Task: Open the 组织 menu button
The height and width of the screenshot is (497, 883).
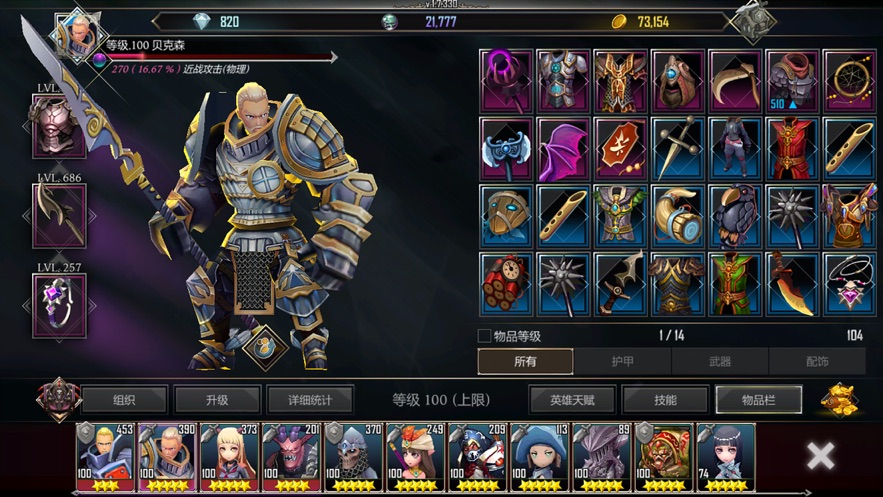Action: (124, 400)
